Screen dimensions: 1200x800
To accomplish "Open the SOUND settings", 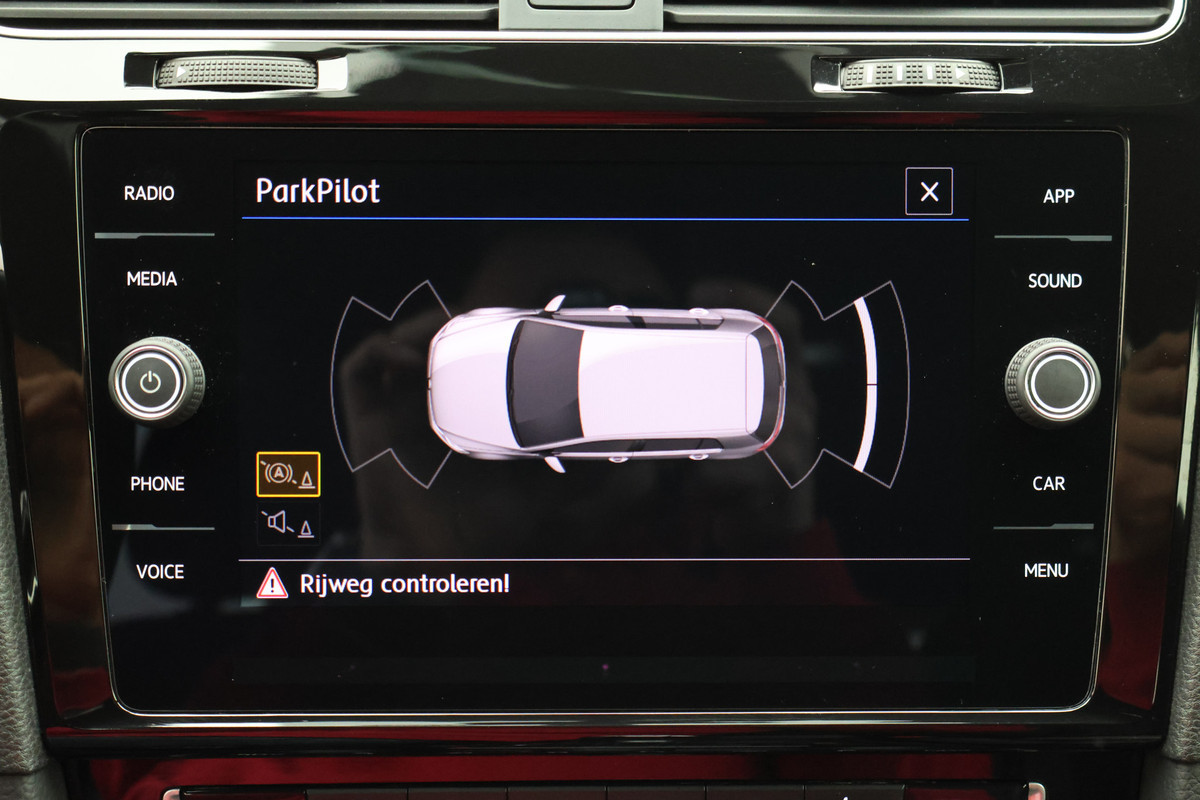I will click(x=1054, y=281).
